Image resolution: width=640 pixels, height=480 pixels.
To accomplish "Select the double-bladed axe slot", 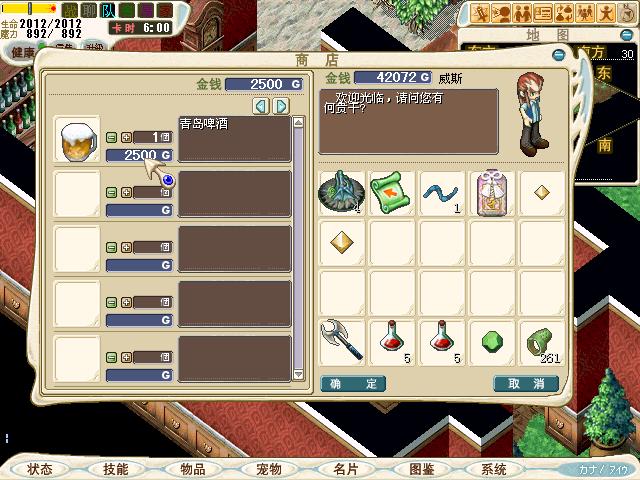I will (342, 340).
